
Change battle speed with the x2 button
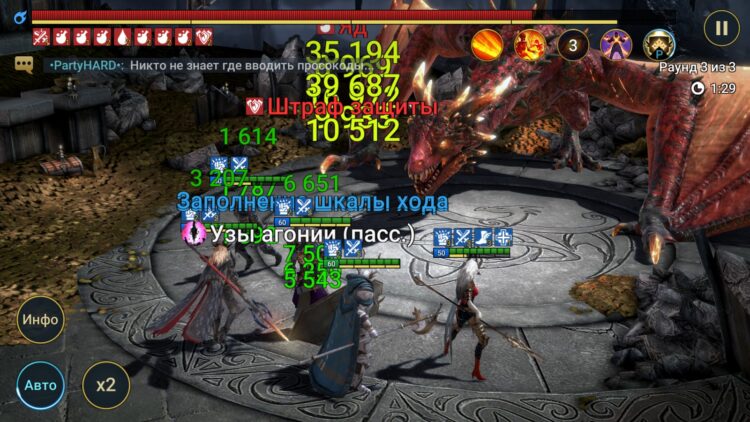105,384
